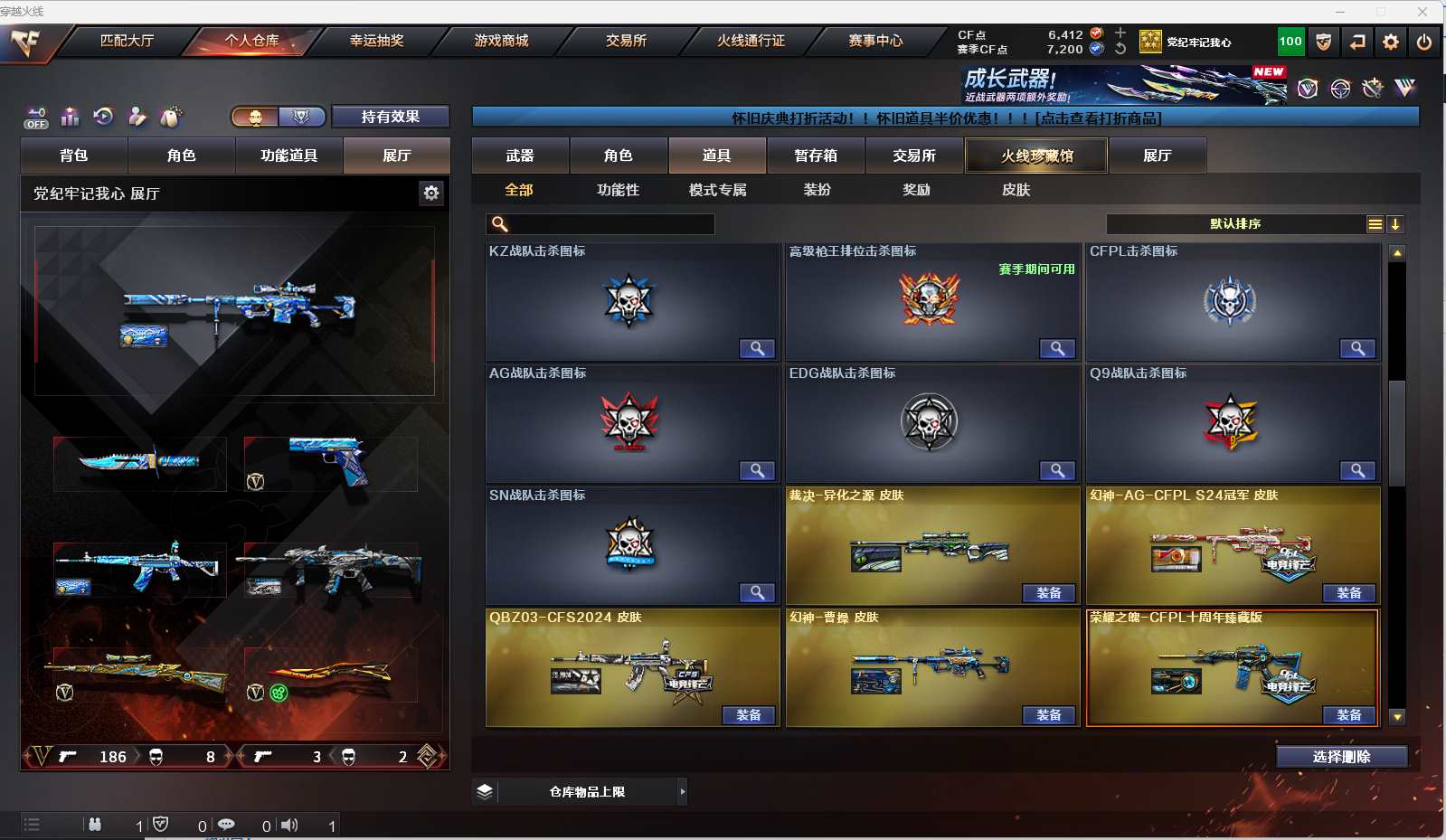The image size is (1446, 840).
Task: Show the 功能性 functional items filter
Action: point(618,190)
